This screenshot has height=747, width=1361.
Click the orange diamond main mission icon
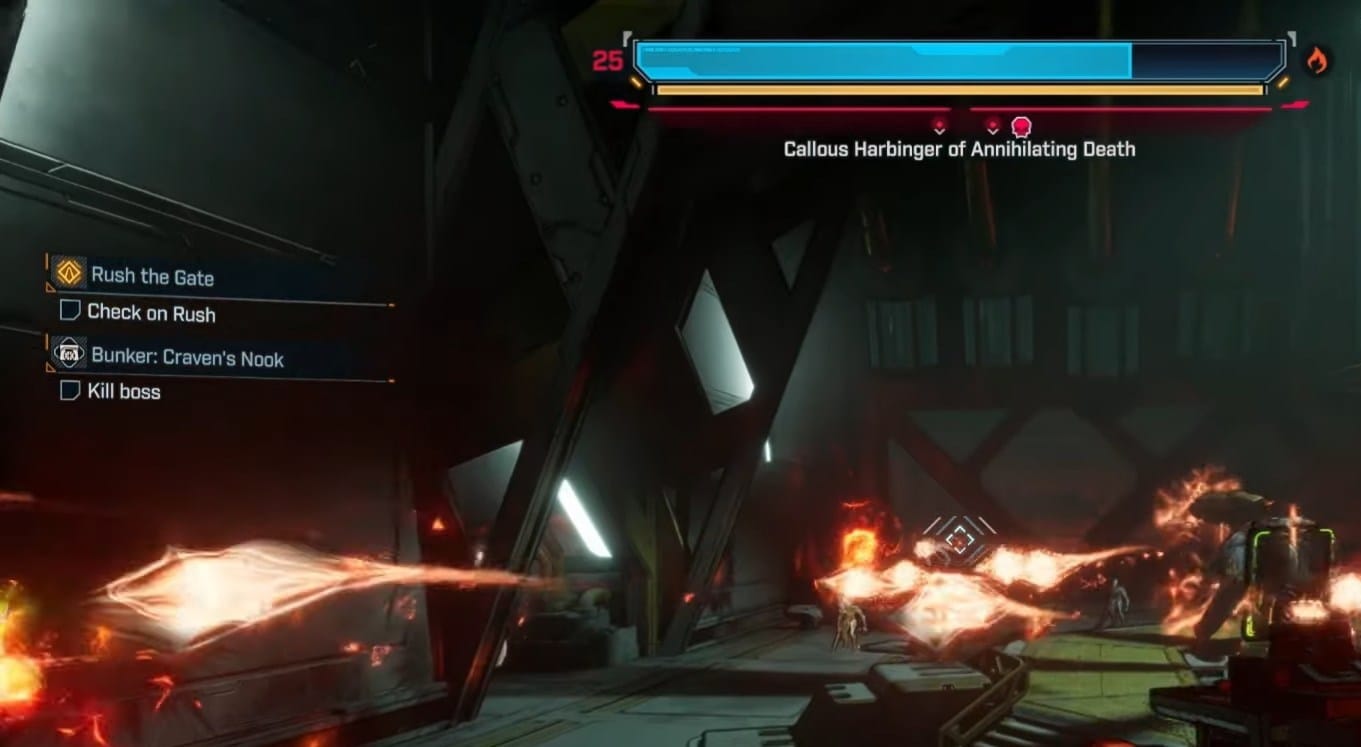tap(69, 273)
